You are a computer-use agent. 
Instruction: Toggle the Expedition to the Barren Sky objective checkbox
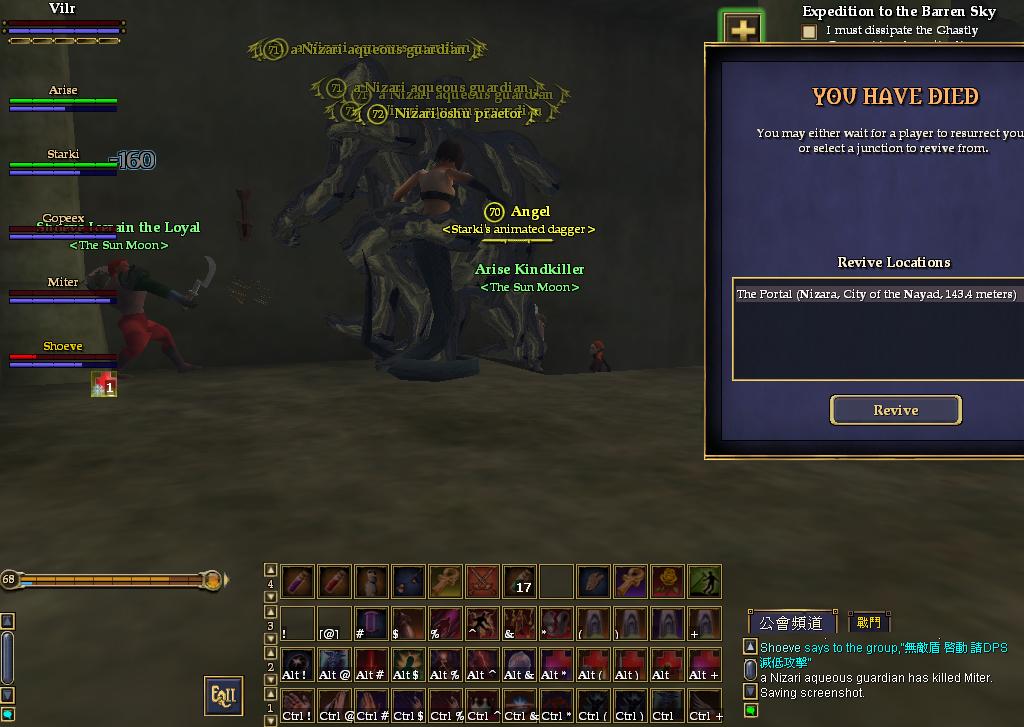point(809,32)
